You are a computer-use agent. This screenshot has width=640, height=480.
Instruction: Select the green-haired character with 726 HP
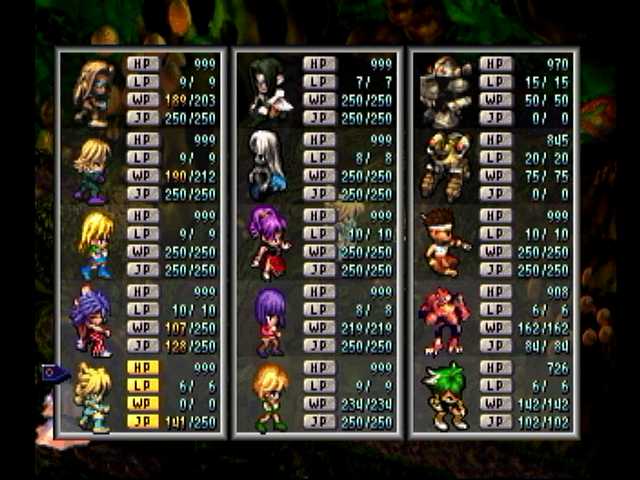[445, 396]
